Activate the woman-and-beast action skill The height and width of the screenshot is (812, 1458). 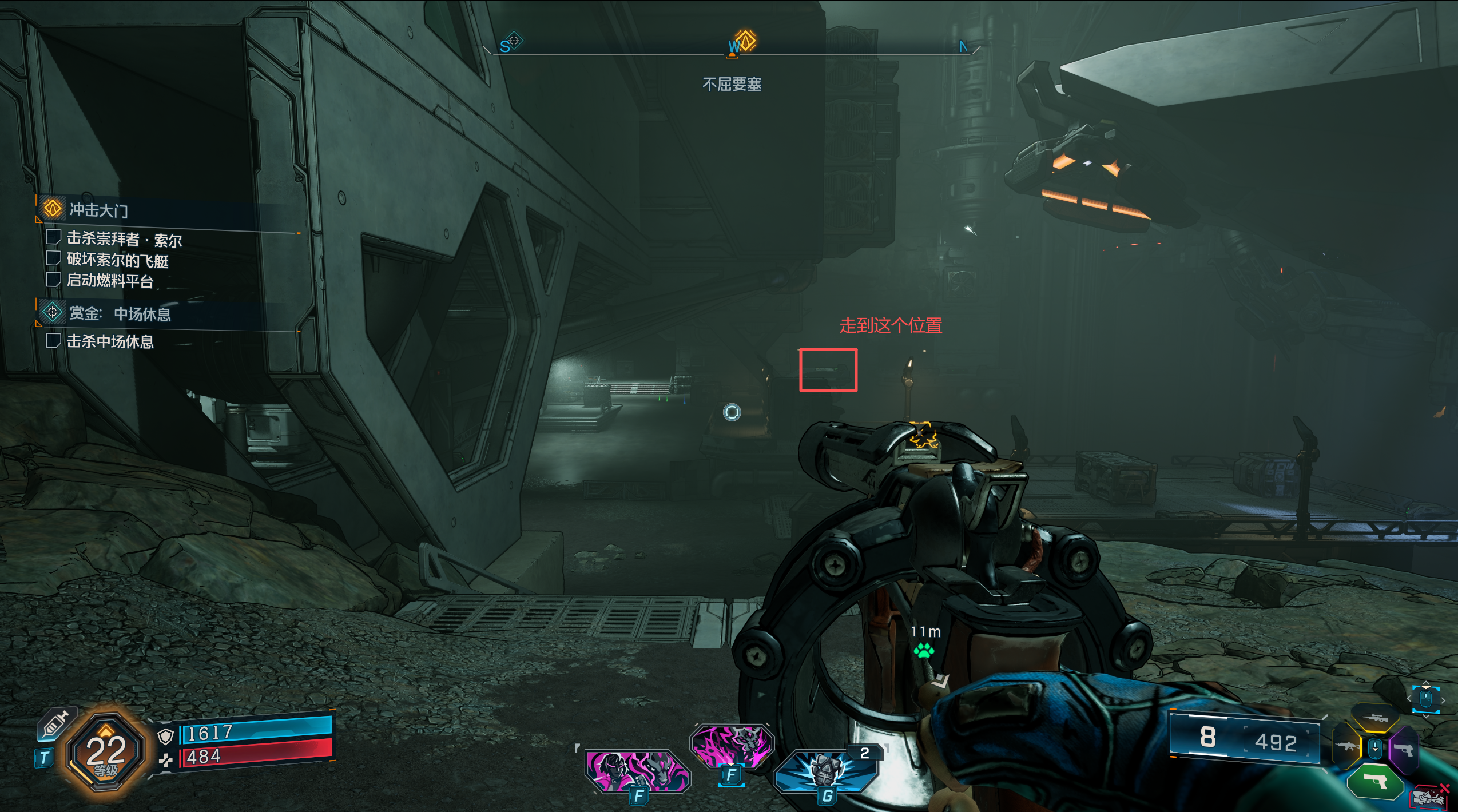pos(637,771)
